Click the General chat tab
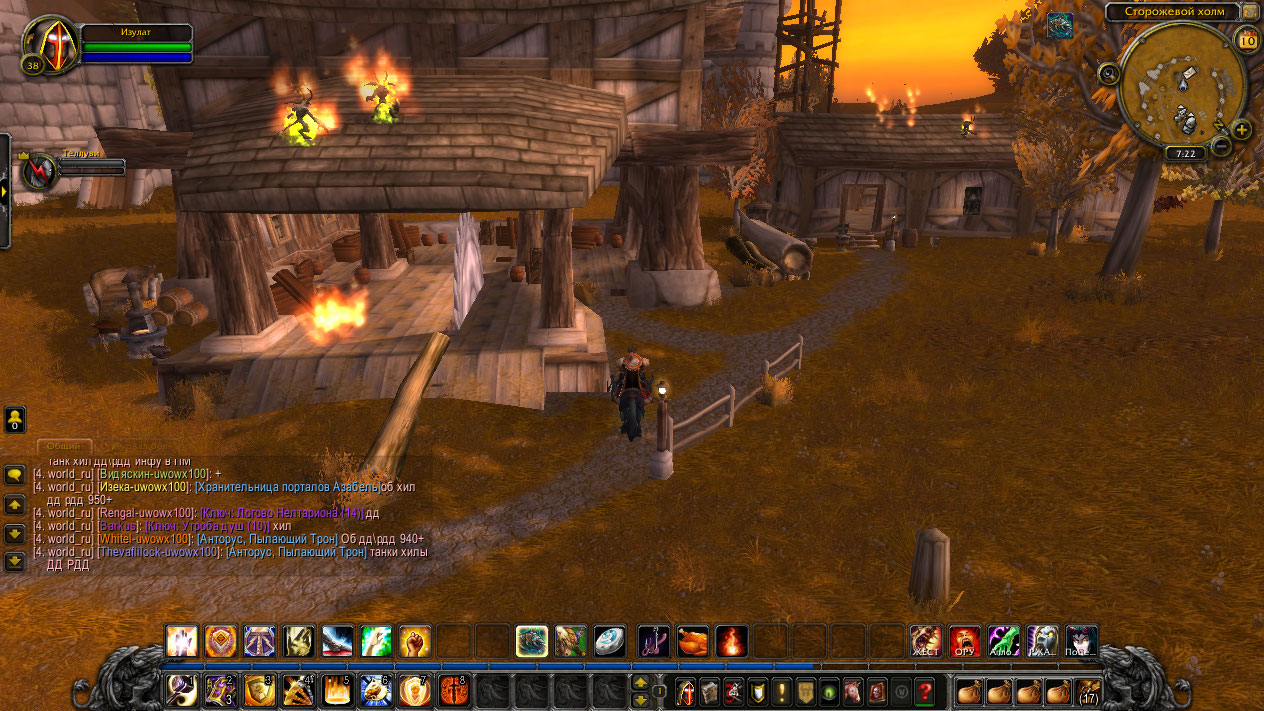The height and width of the screenshot is (711, 1264). coord(64,446)
